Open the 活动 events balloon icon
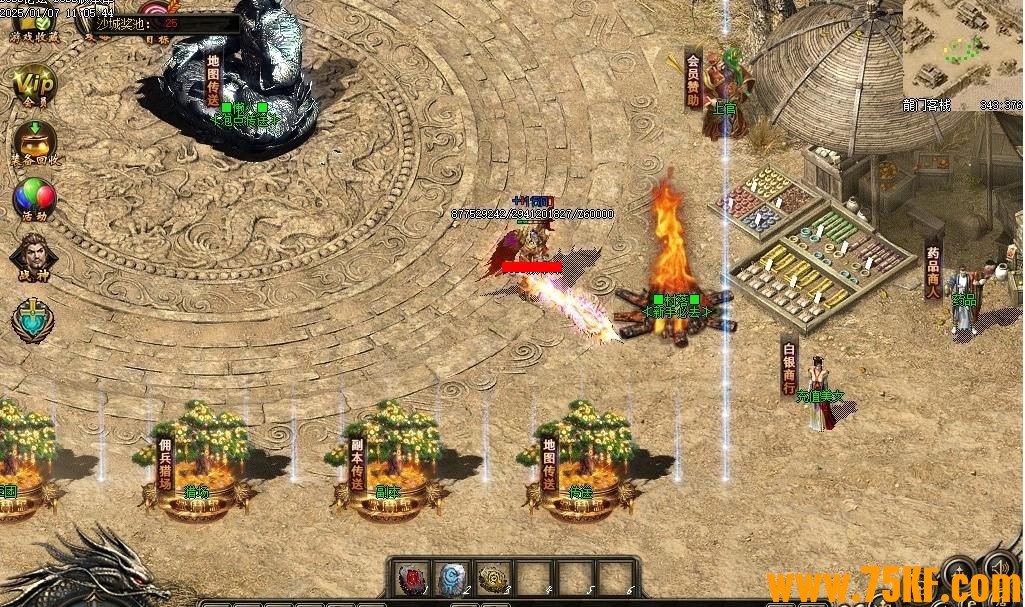1025x607 pixels. [34, 197]
